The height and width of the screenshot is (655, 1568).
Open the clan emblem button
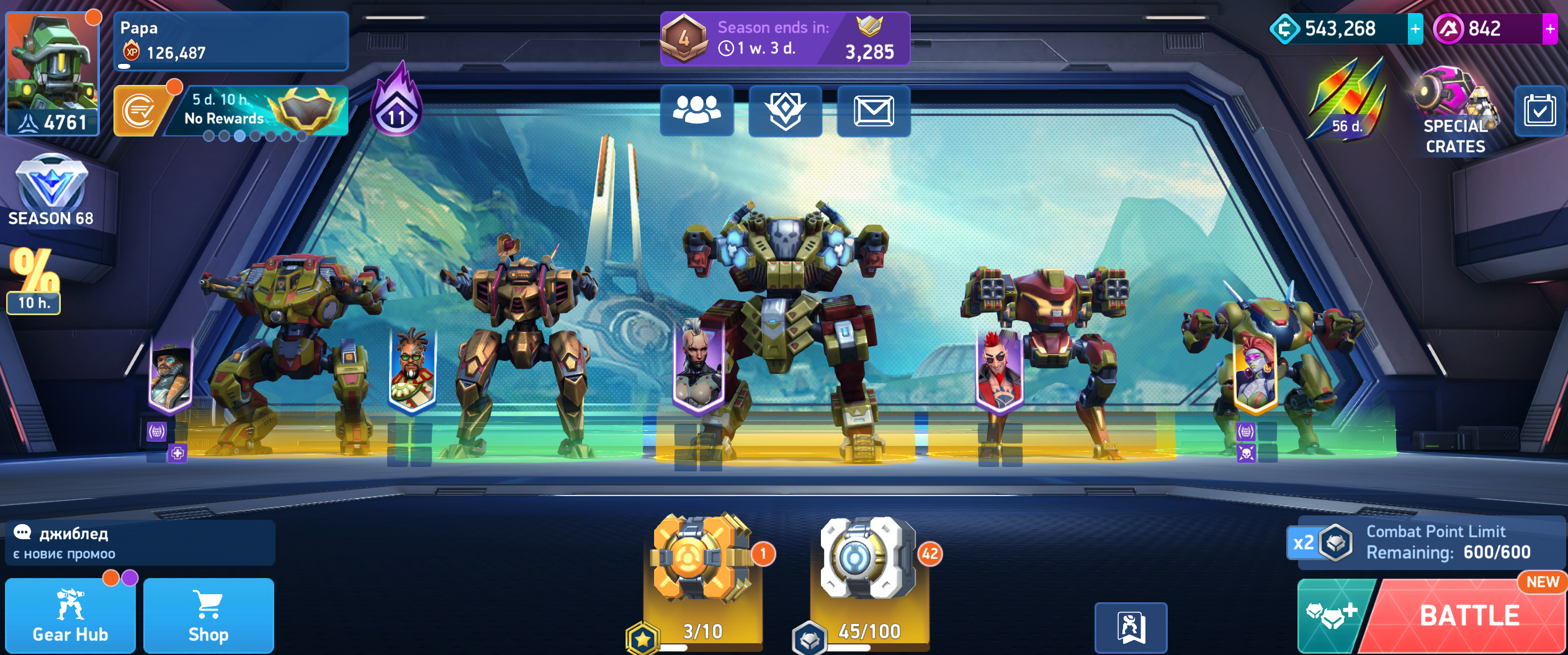coord(785,111)
